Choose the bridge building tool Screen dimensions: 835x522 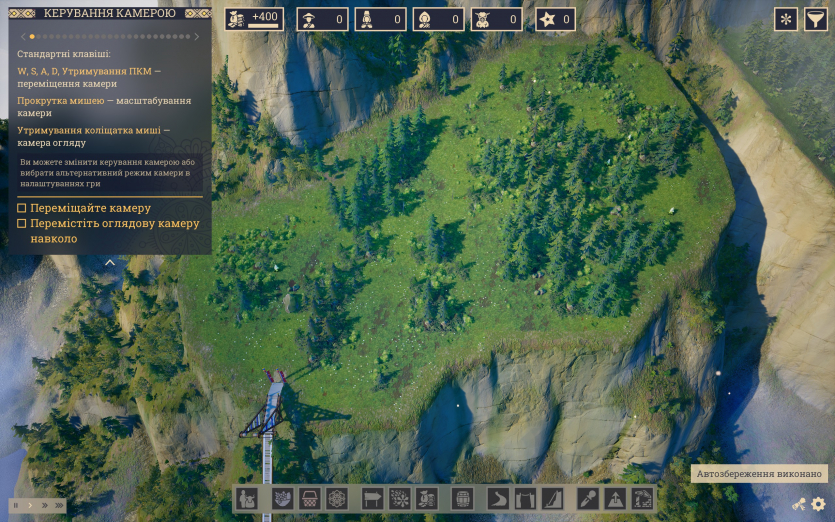(525, 498)
